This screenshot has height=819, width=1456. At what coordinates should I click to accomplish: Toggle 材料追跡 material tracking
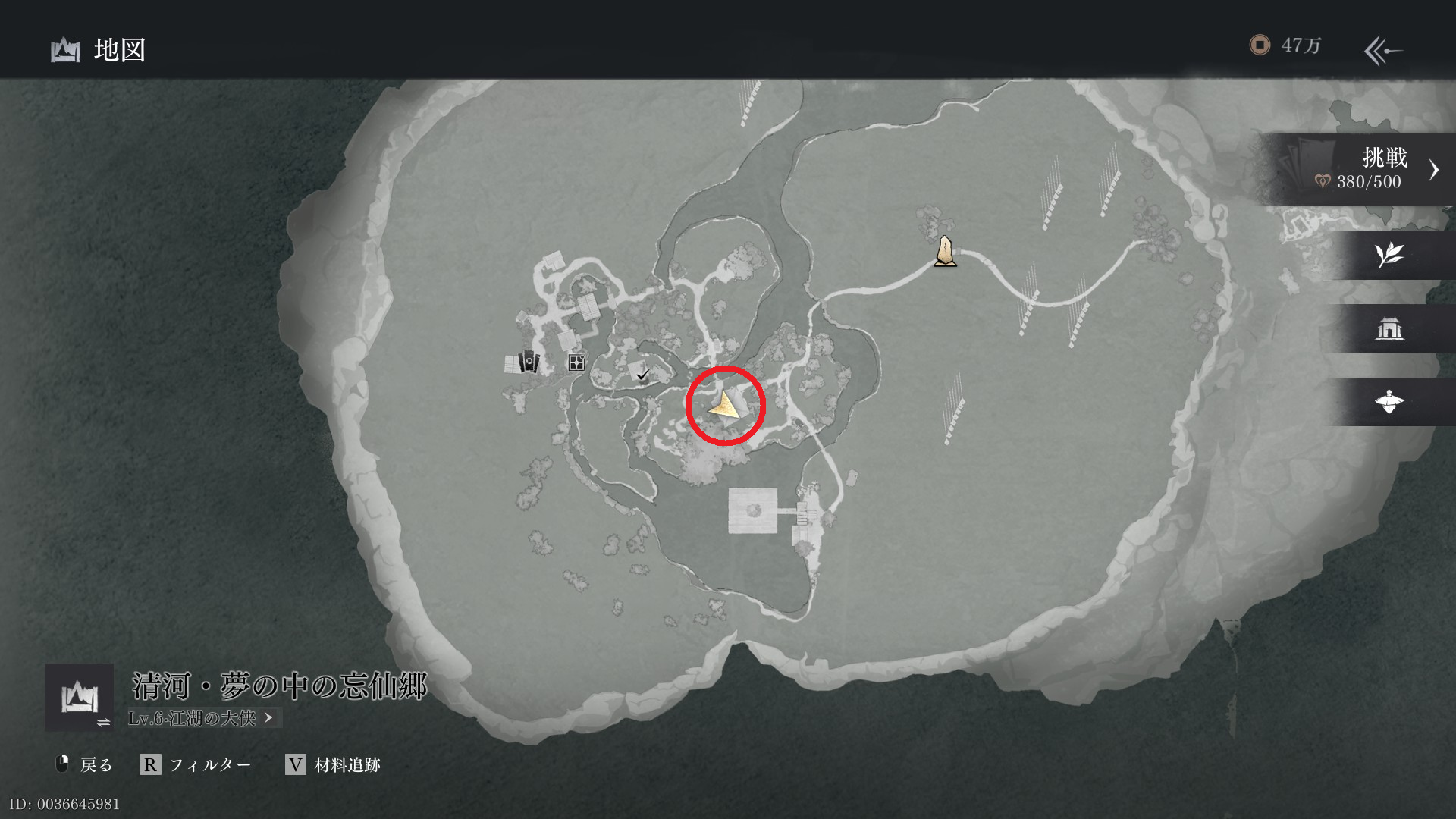[x=333, y=764]
